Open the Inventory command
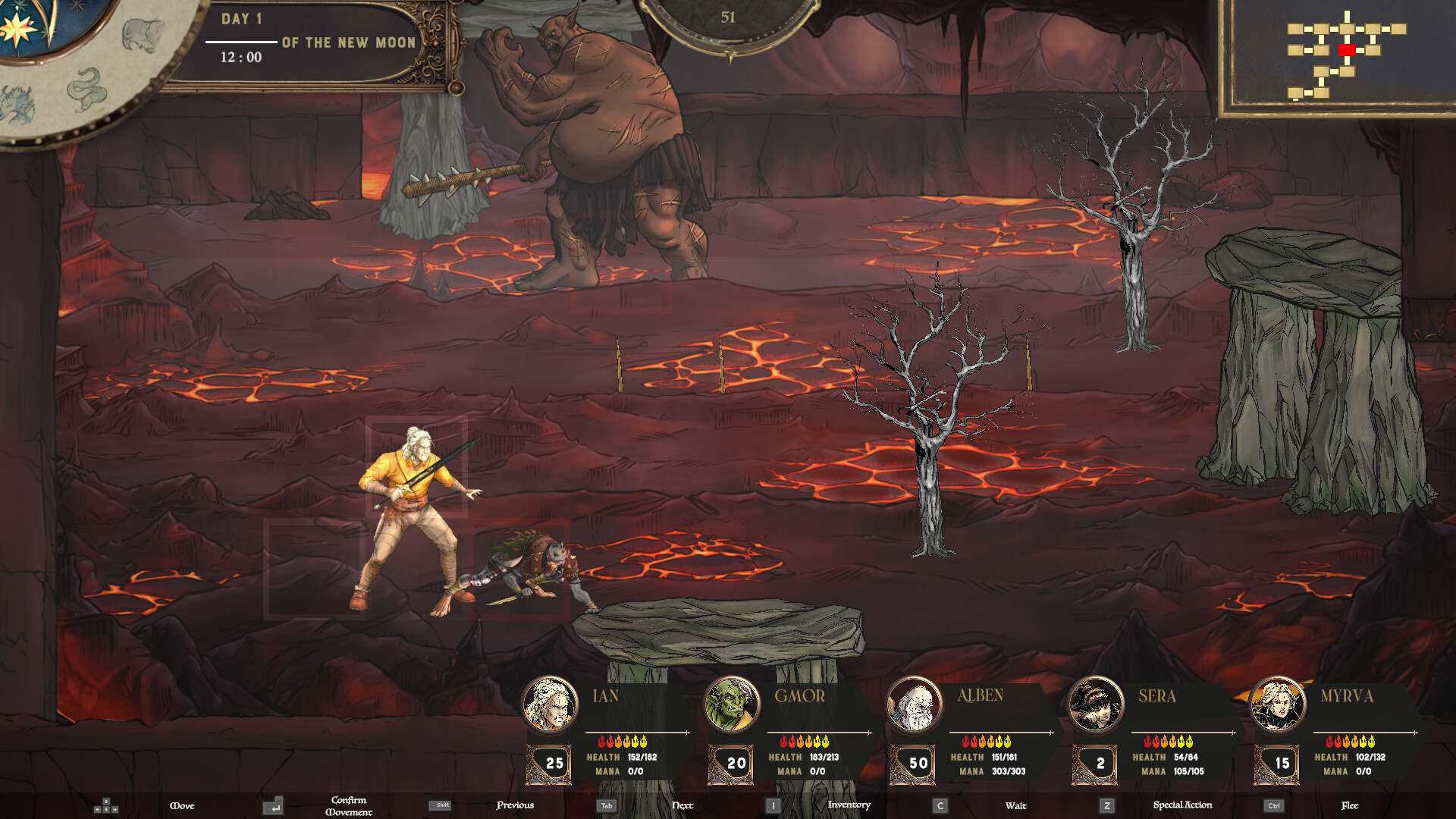 coord(848,805)
